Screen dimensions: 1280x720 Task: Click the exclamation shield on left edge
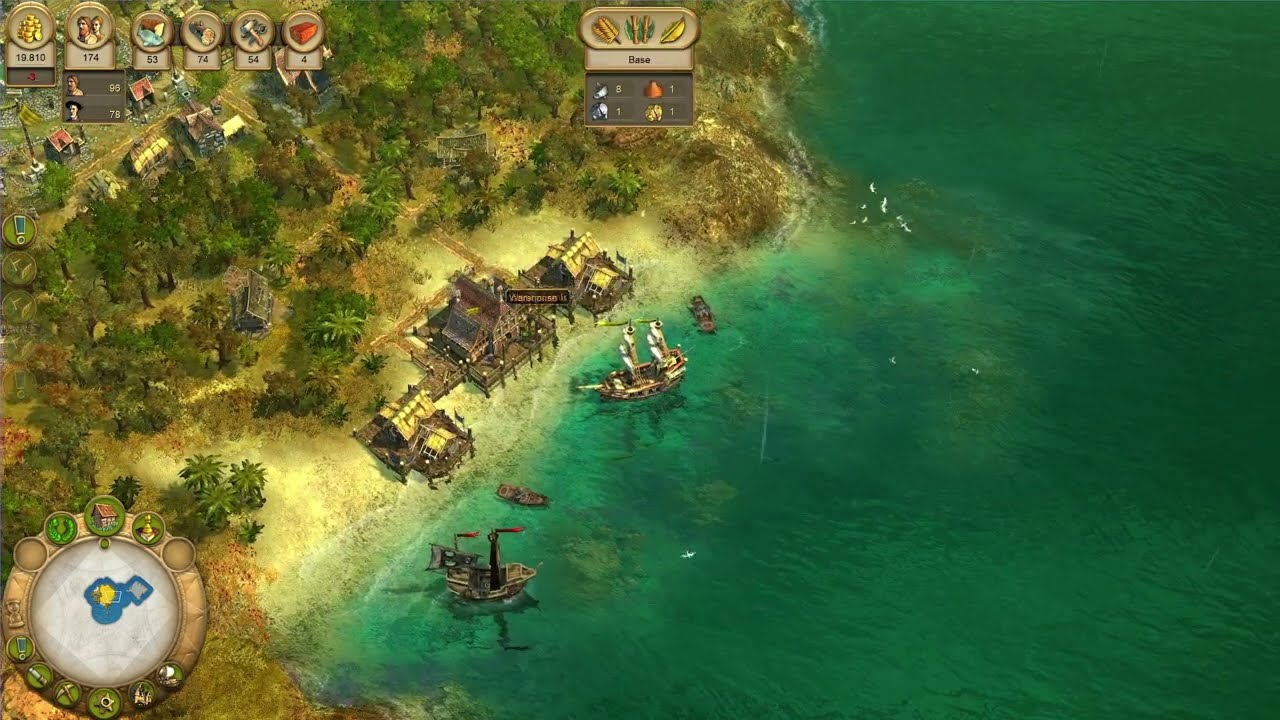click(19, 231)
